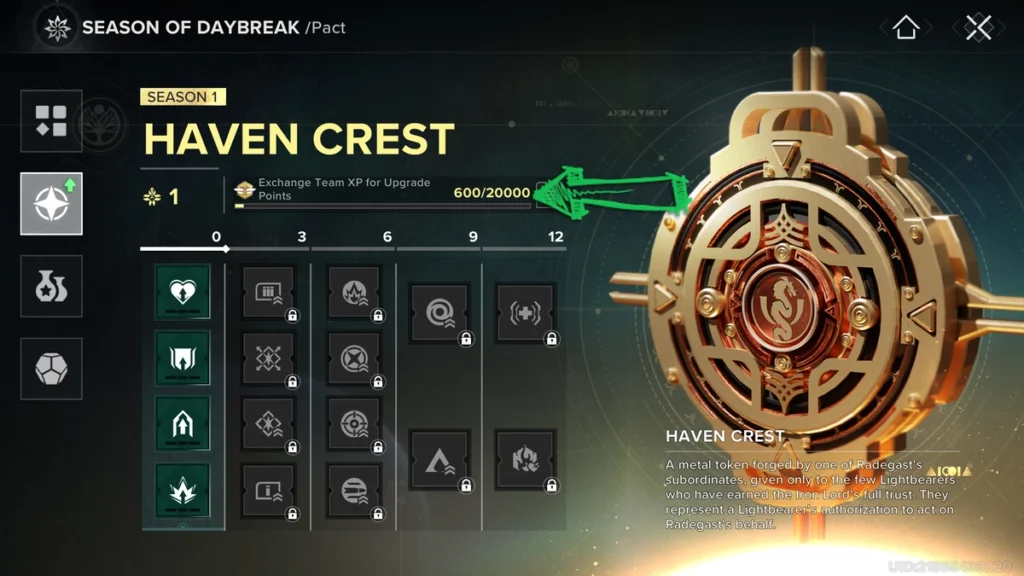
Task: Open the faceted sphere tab
Action: click(x=51, y=368)
